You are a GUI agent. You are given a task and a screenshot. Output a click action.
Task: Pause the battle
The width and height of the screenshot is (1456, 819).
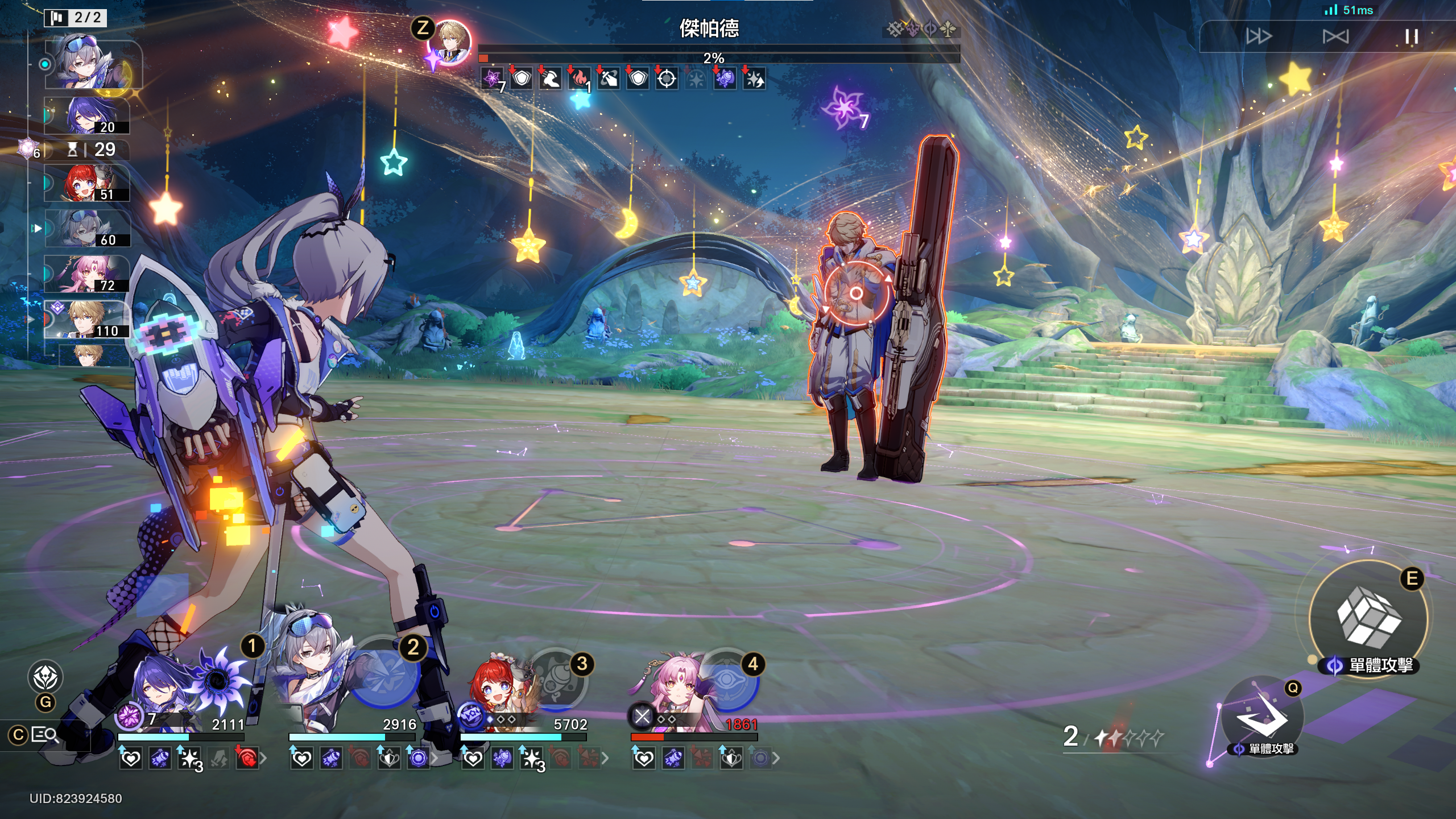coord(1411,37)
